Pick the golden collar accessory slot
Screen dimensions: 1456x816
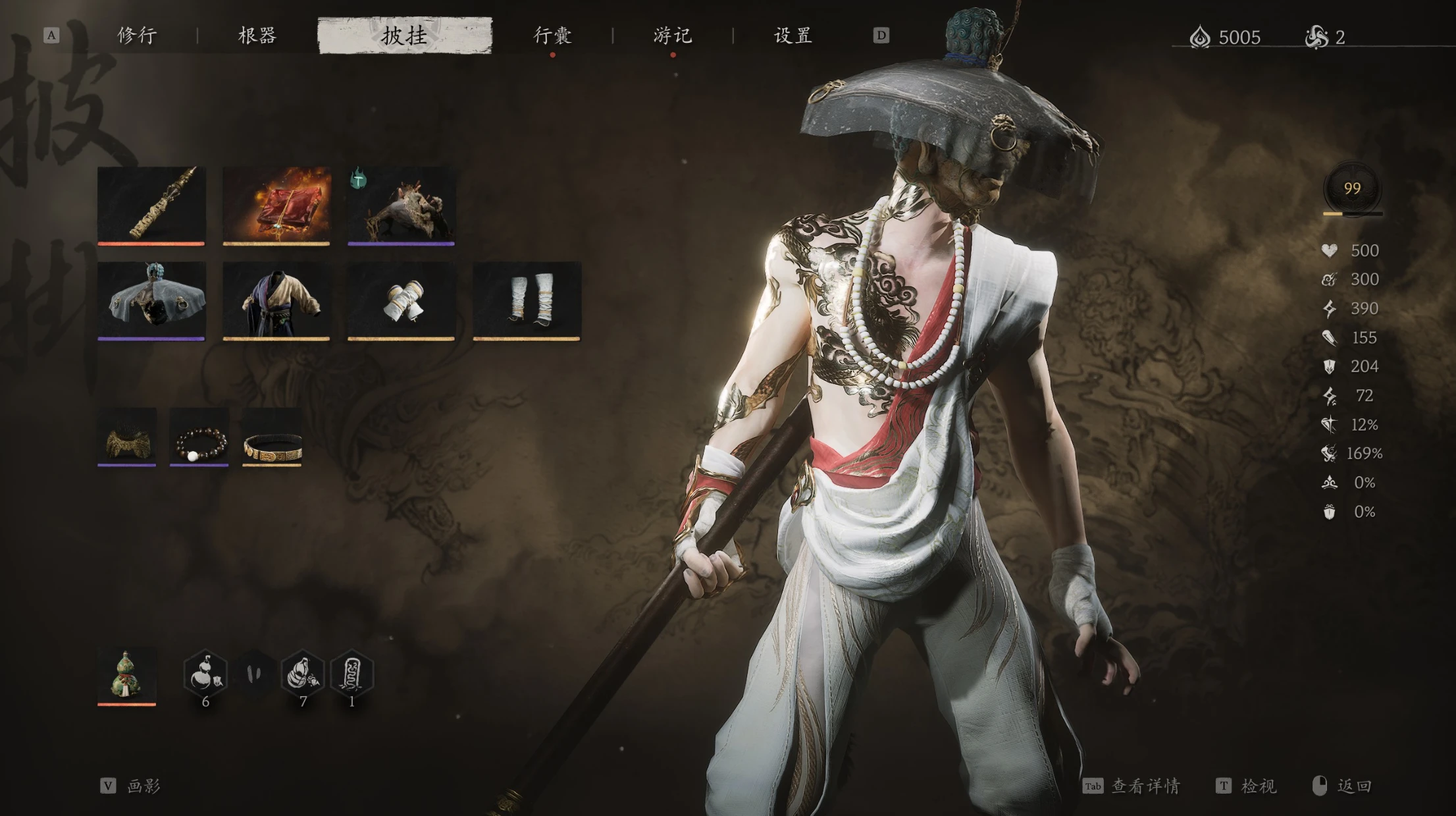pos(127,437)
